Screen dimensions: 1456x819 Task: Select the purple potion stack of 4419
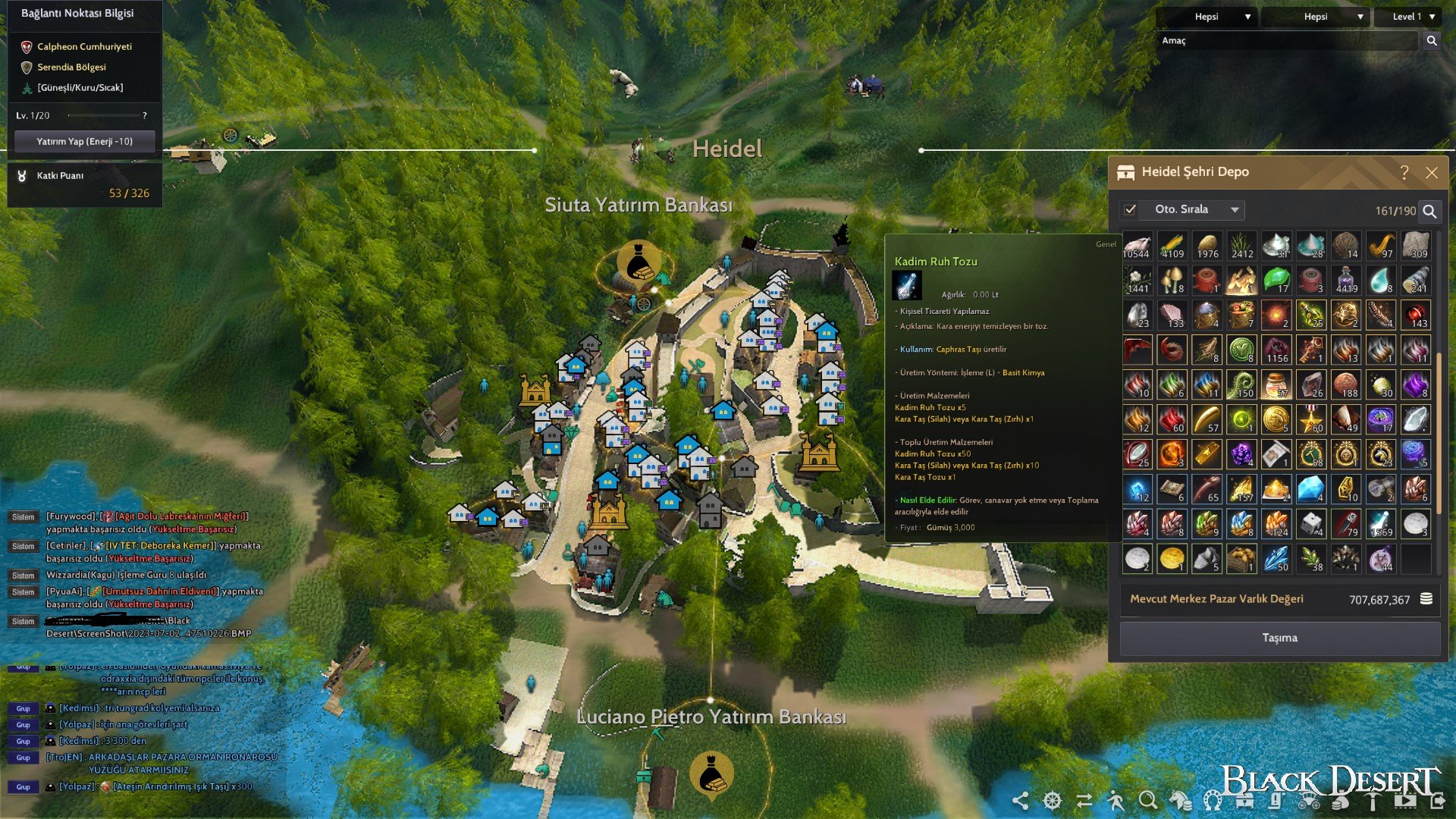coord(1345,281)
